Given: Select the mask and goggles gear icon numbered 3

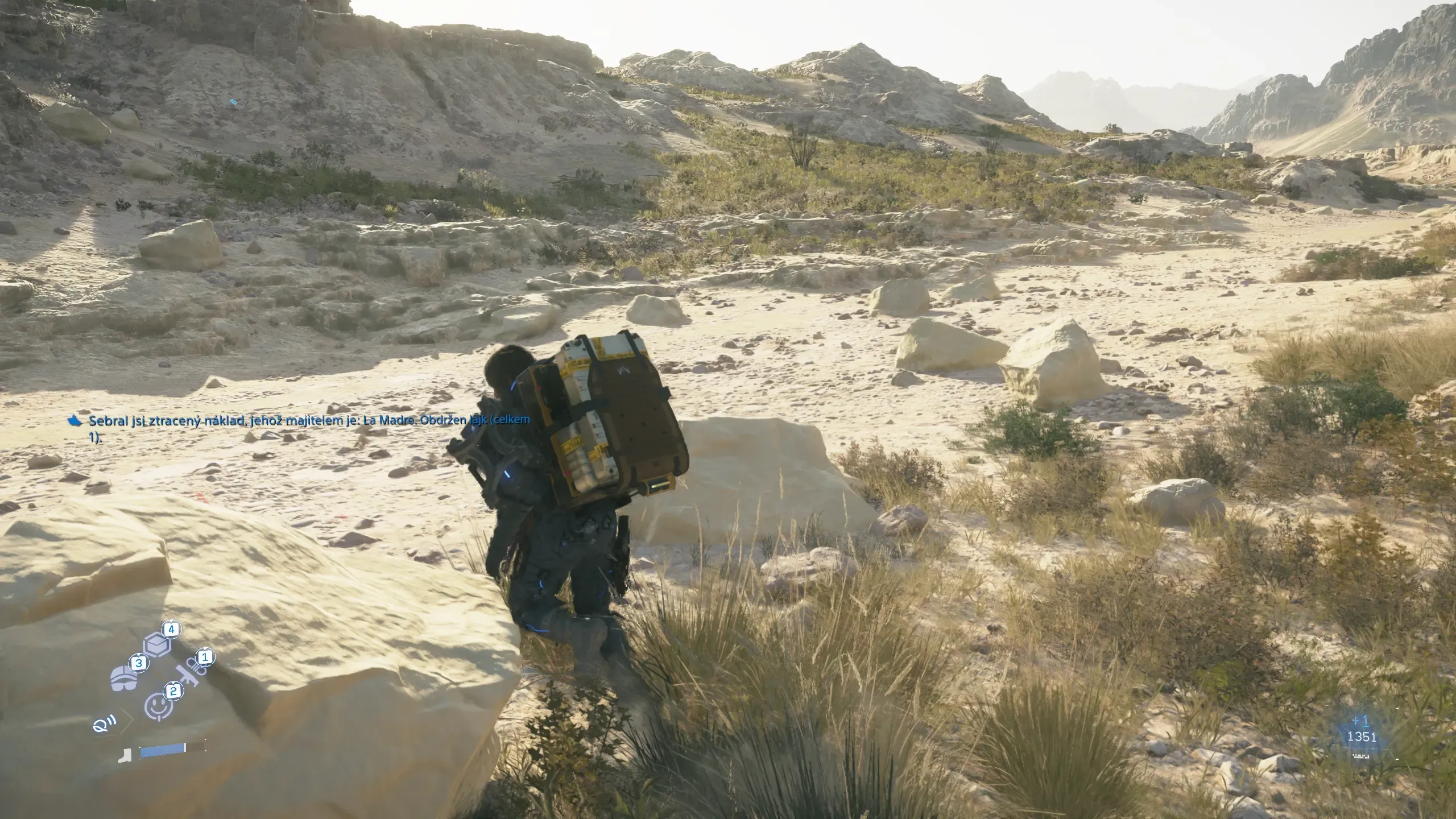Looking at the screenshot, I should [124, 679].
